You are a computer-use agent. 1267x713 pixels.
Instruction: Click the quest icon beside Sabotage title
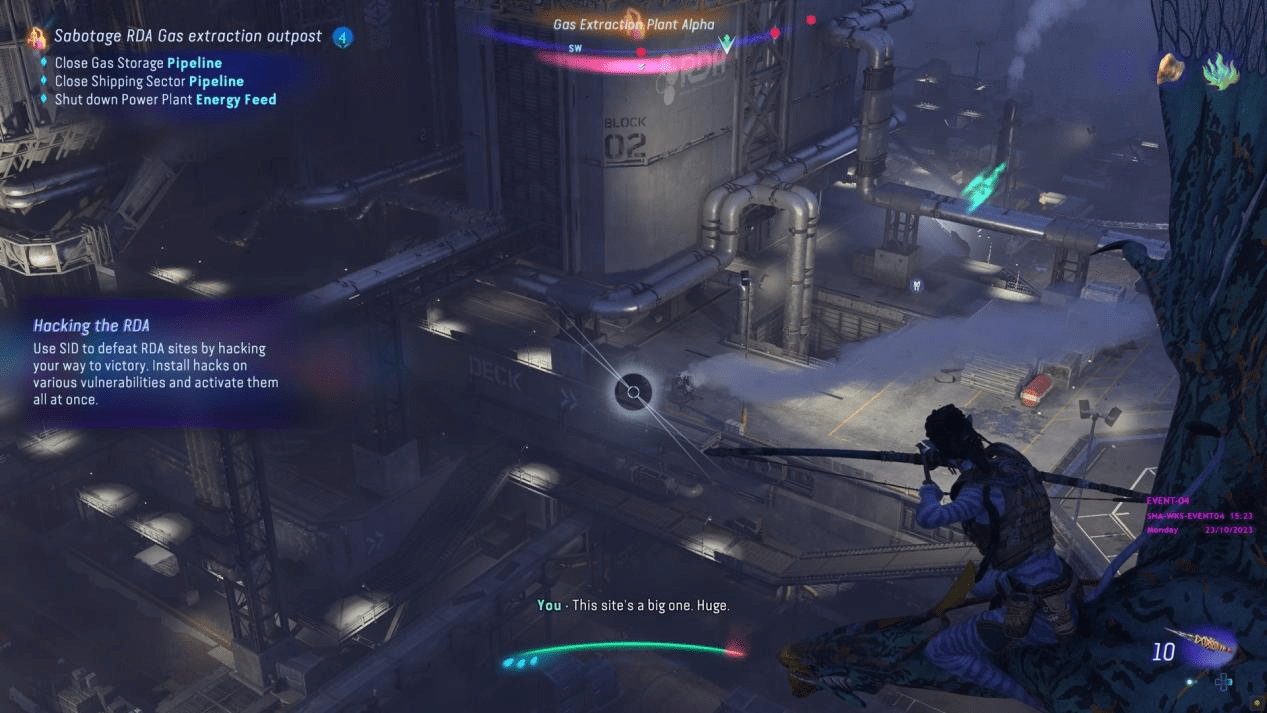point(37,38)
